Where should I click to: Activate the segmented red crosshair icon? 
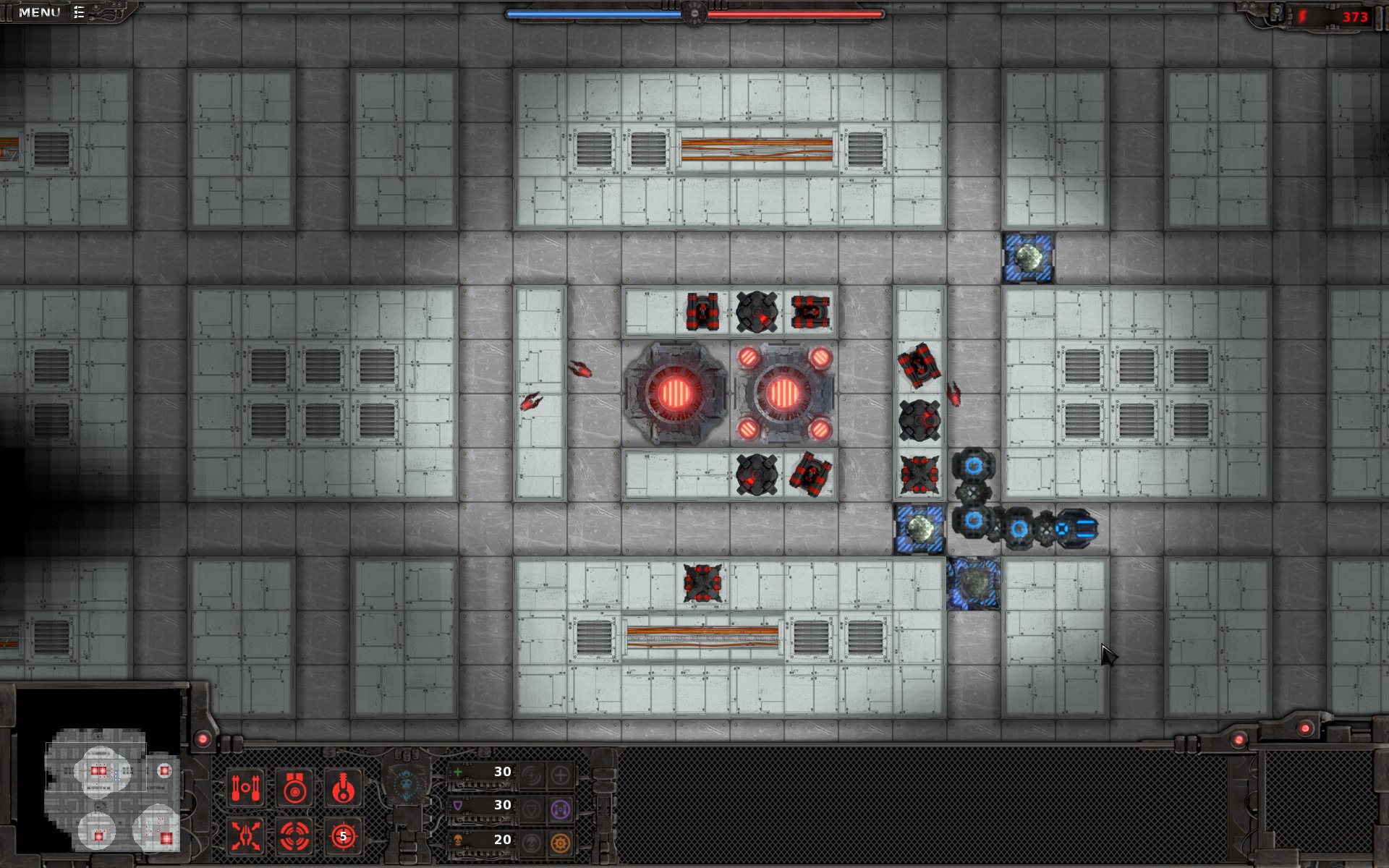click(x=294, y=836)
